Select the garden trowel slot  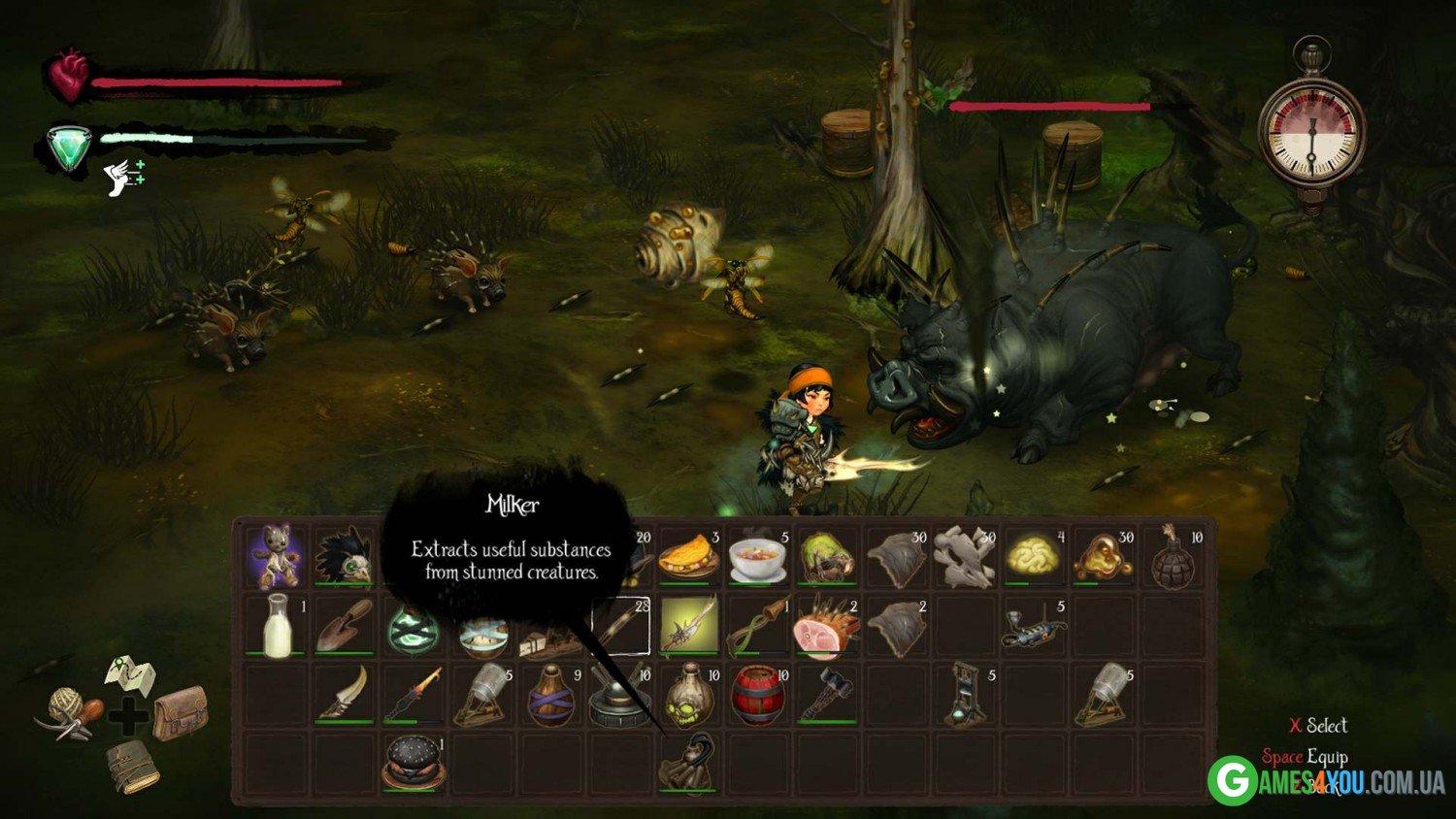tap(344, 626)
